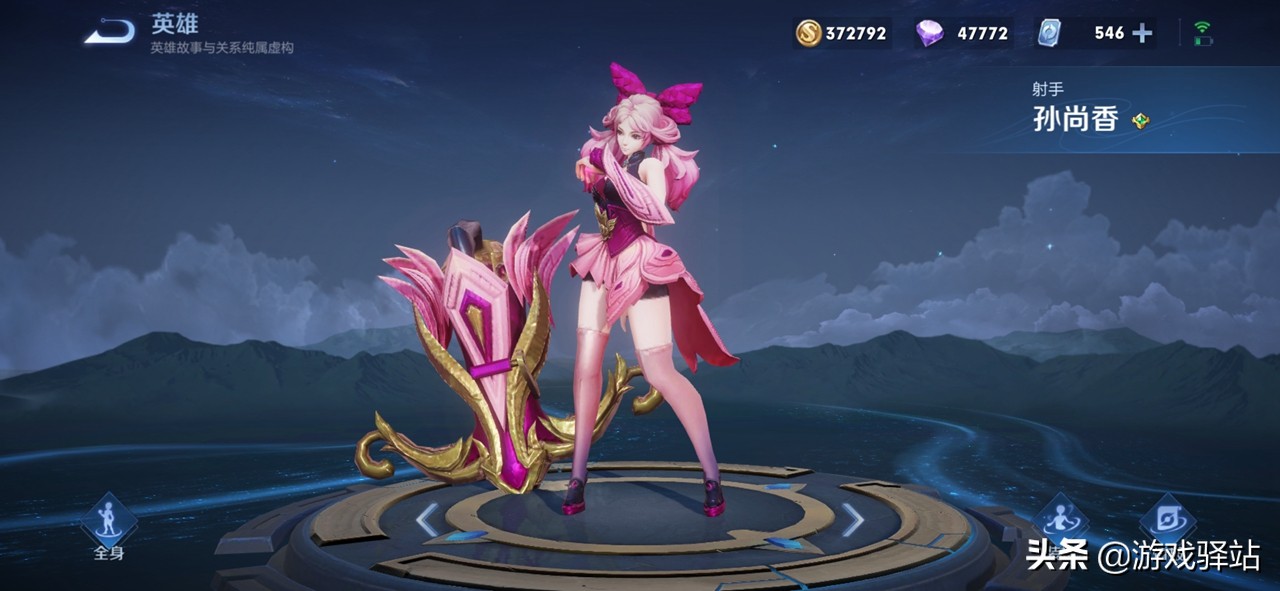Open the rotating-card diamond icon

tap(1167, 519)
